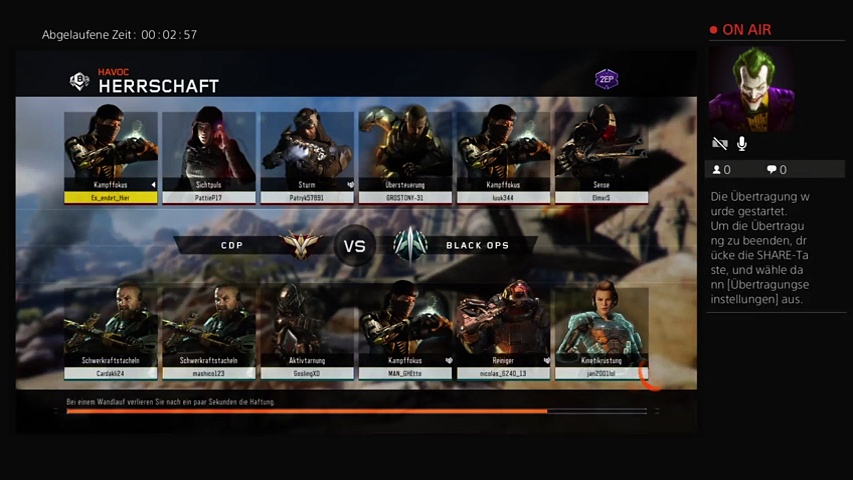Click the CDP faction emblem
Image resolution: width=853 pixels, height=480 pixels.
coord(296,245)
